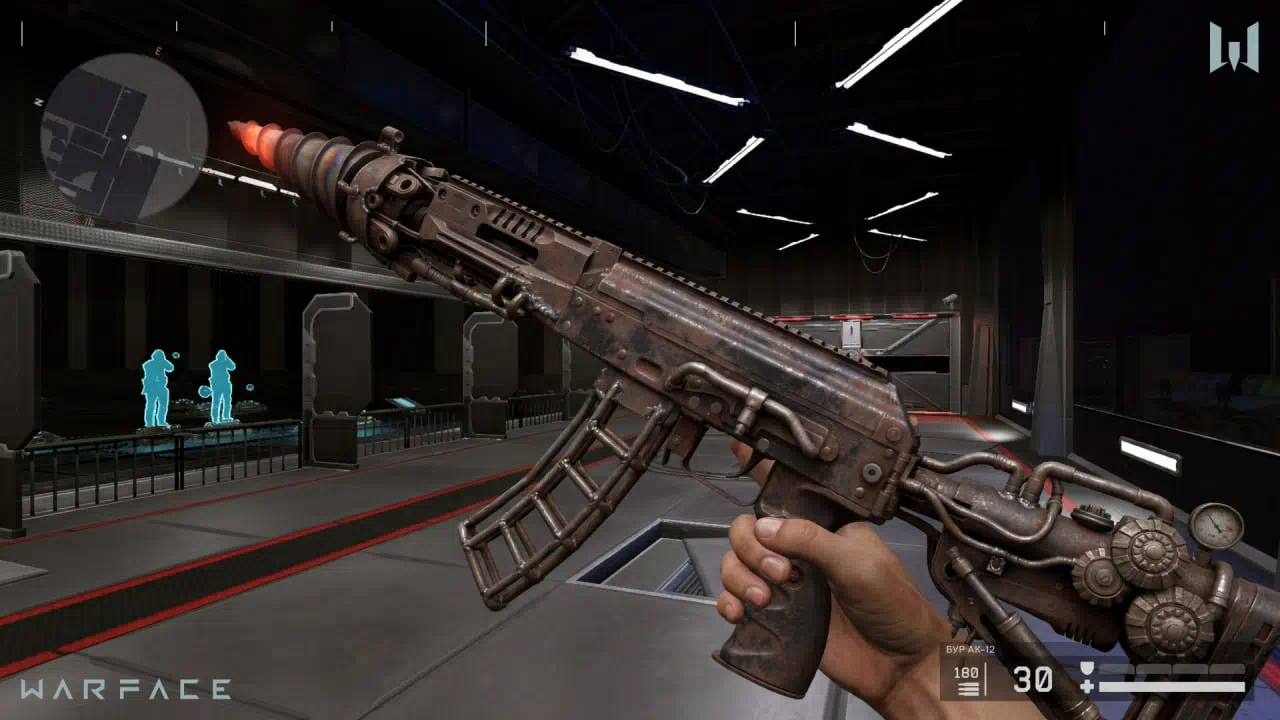Click the WARFACE wordmark logo

[125, 689]
